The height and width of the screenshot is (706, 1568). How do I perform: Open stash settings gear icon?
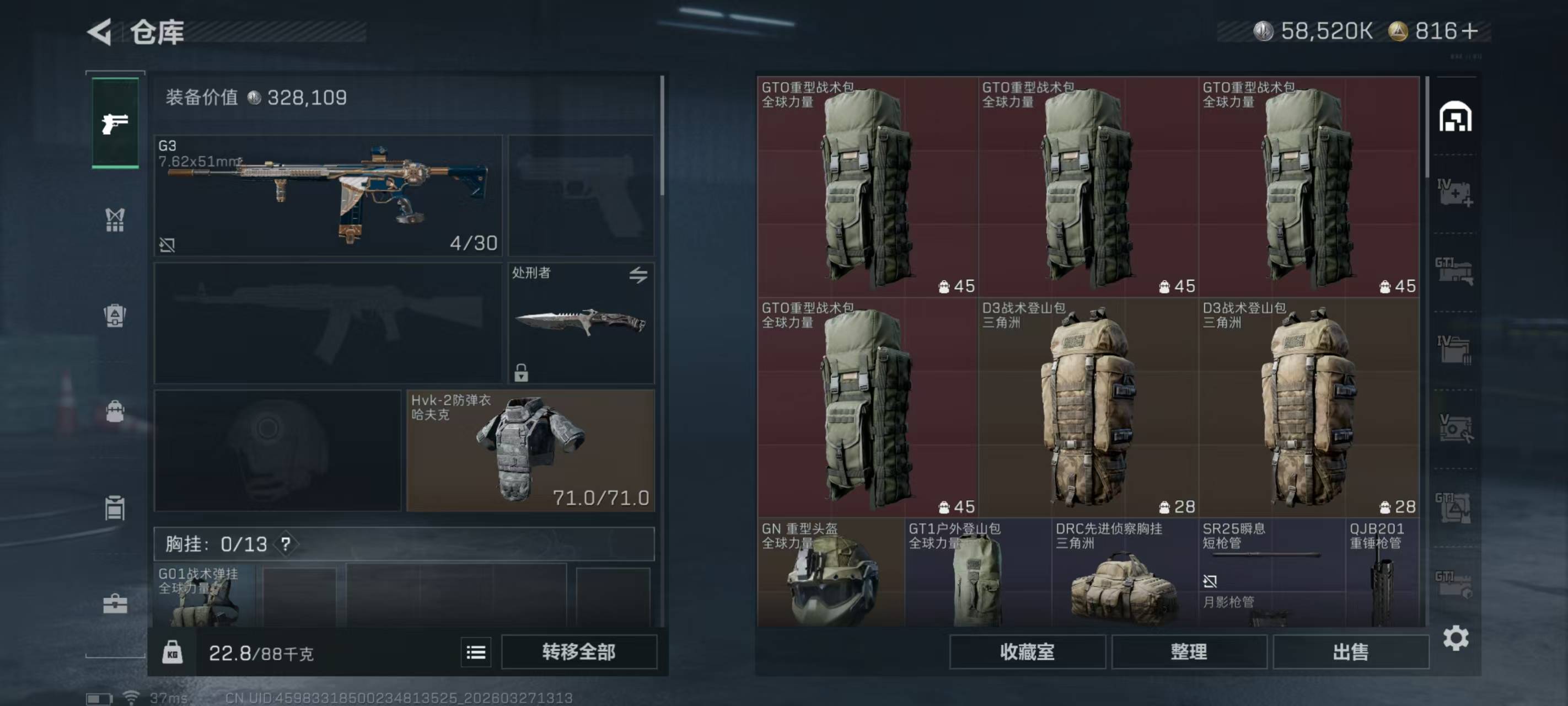[1456, 638]
